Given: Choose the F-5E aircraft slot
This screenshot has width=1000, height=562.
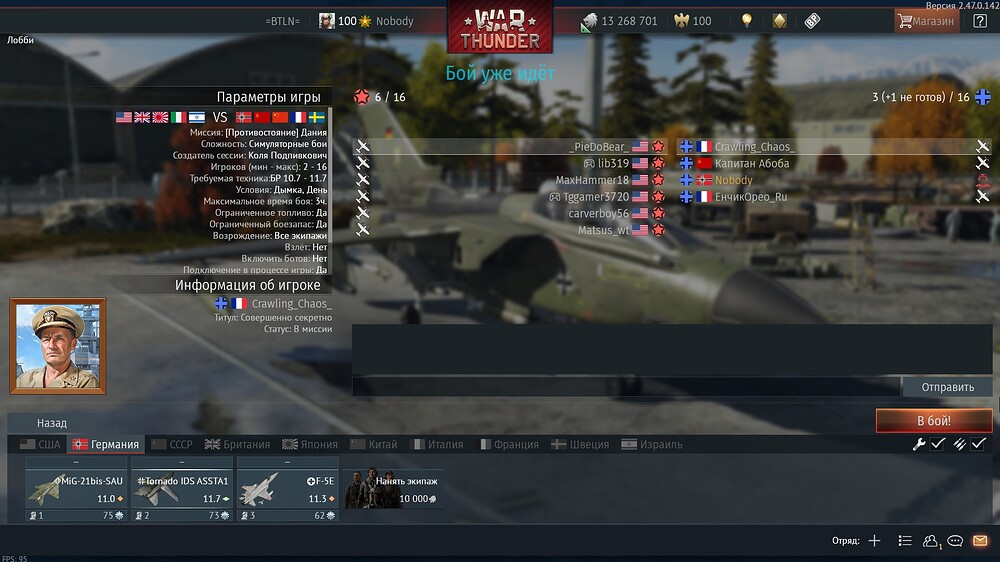Looking at the screenshot, I should 288,489.
